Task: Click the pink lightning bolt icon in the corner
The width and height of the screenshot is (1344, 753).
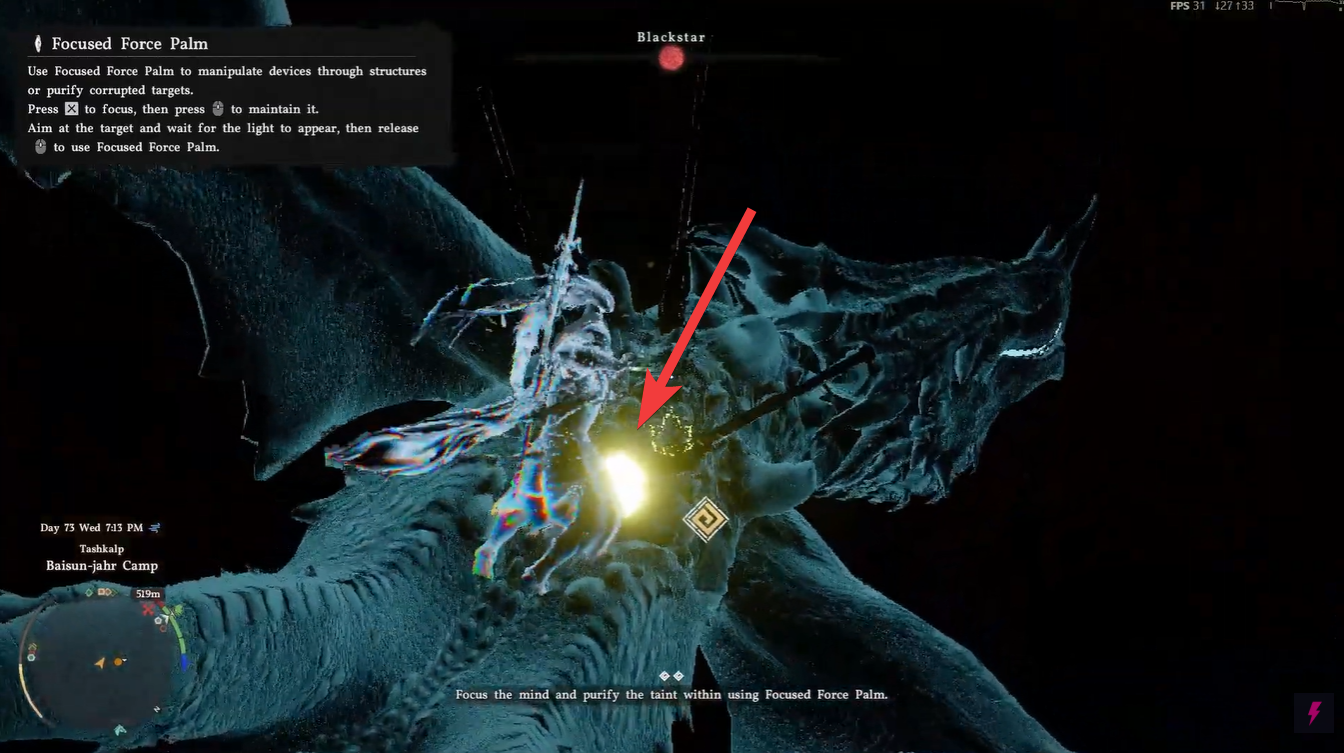Action: (x=1314, y=714)
